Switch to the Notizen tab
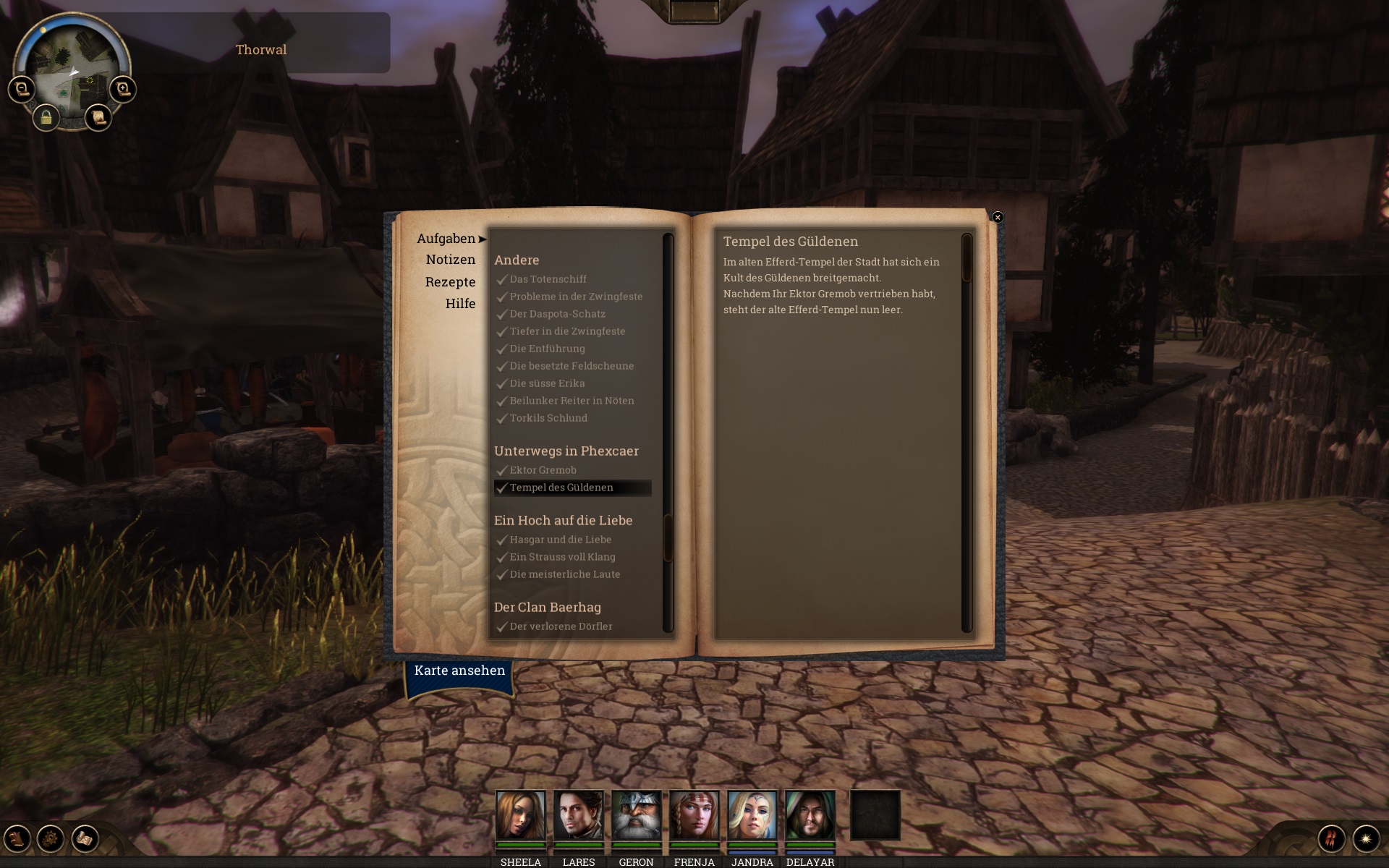This screenshot has width=1389, height=868. pos(450,260)
